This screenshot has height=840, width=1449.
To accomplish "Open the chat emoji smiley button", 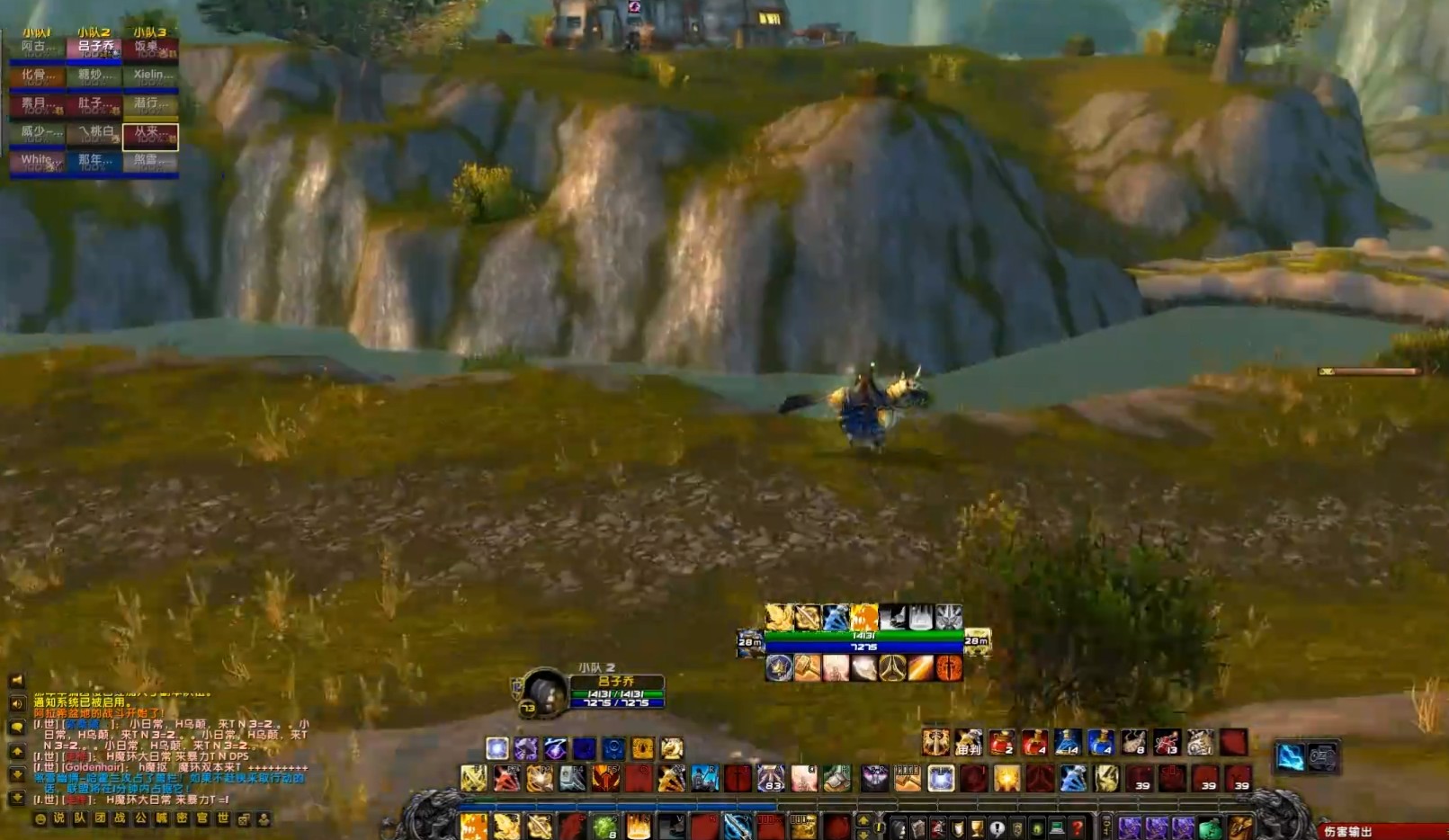I will tap(40, 818).
